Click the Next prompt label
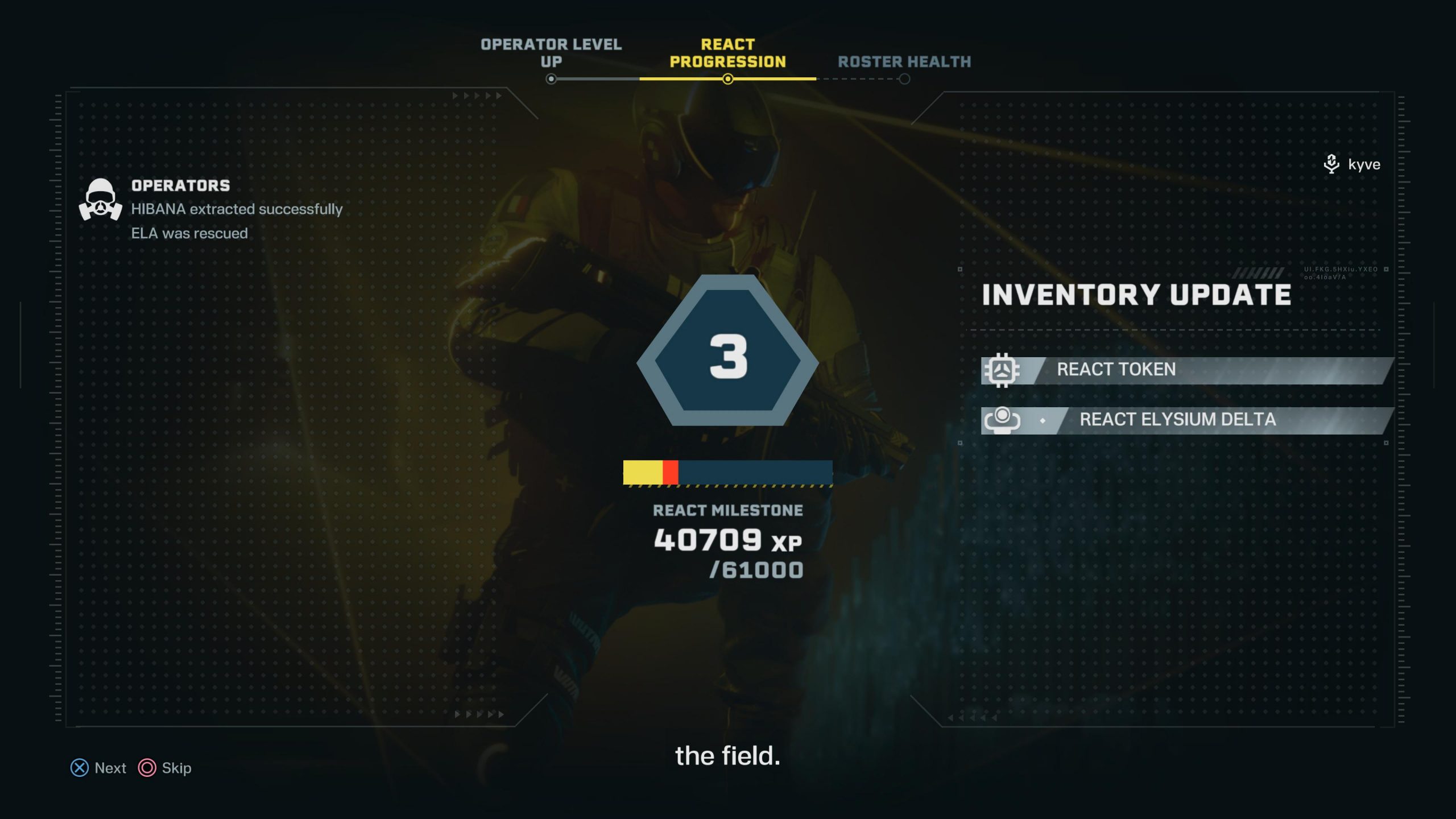 (x=110, y=768)
